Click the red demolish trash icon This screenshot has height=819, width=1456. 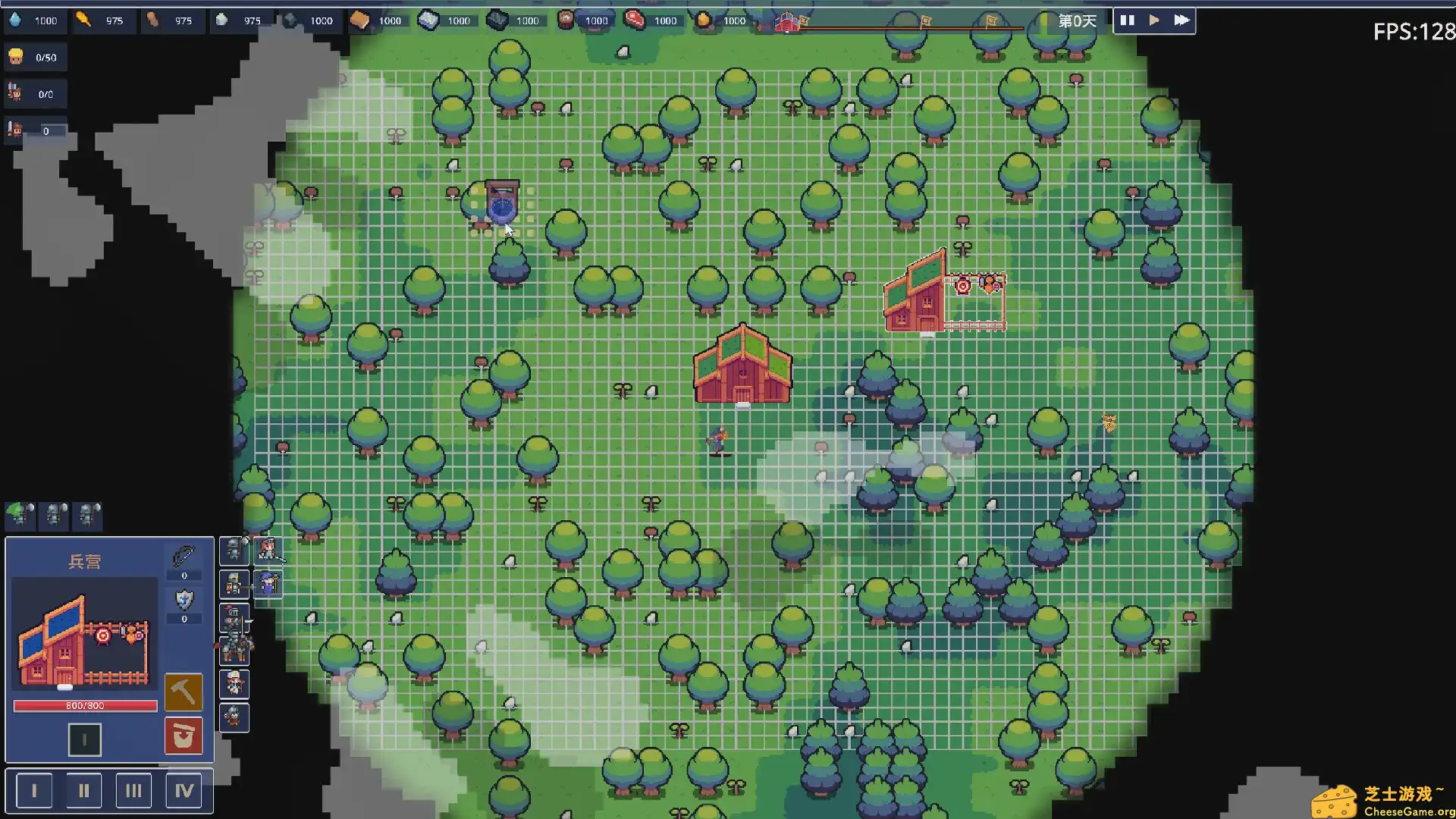click(x=184, y=736)
